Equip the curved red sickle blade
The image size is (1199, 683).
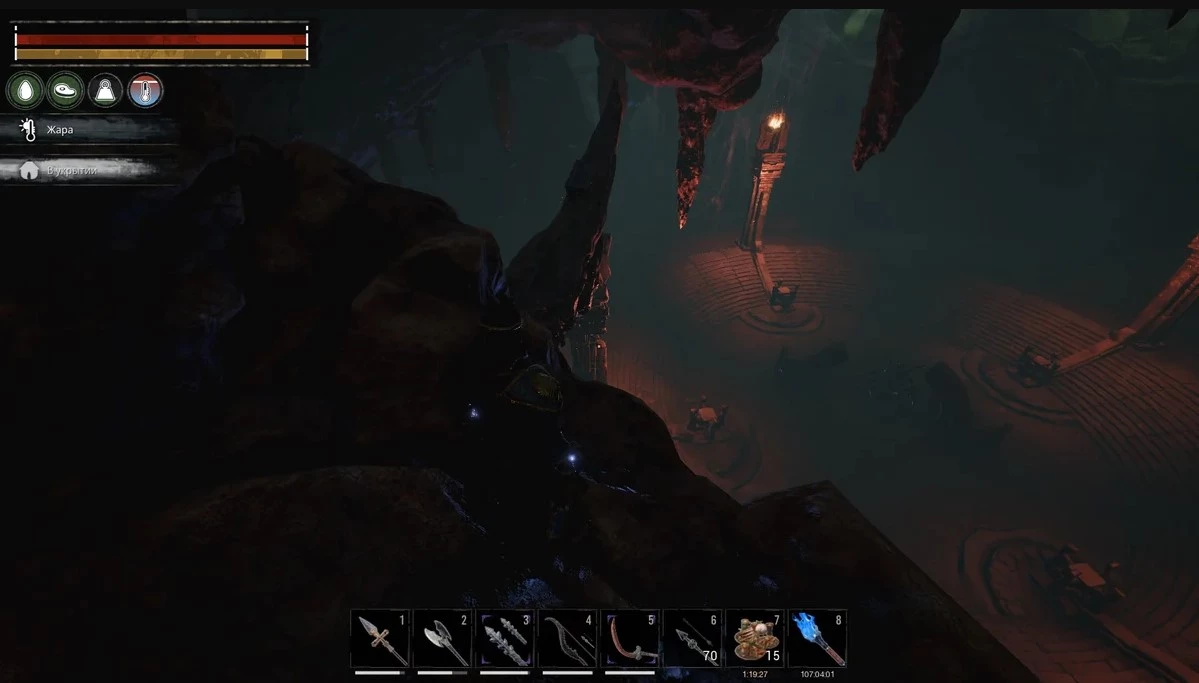coord(630,638)
